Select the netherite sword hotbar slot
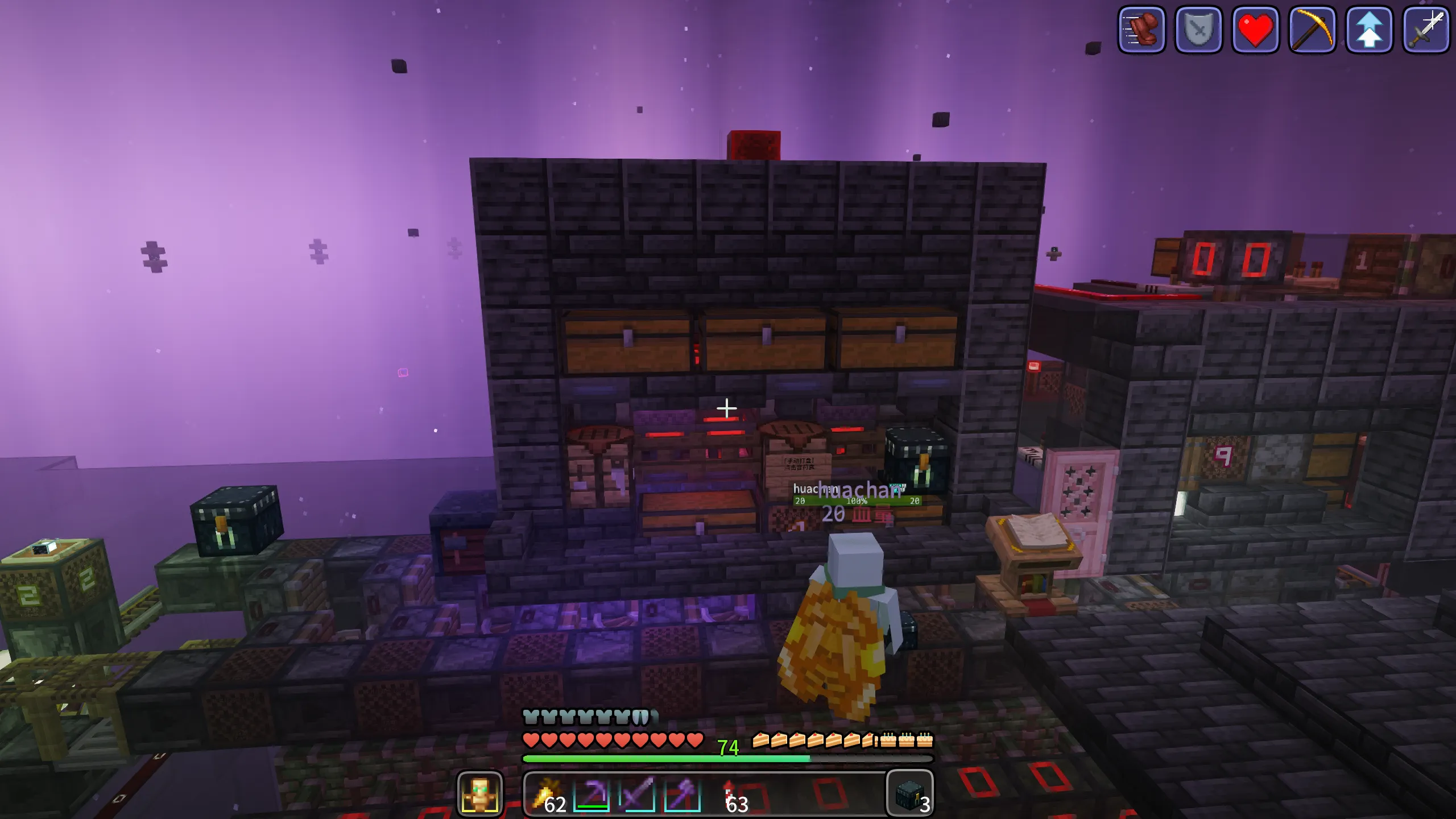This screenshot has width=1456, height=819. pos(637,793)
